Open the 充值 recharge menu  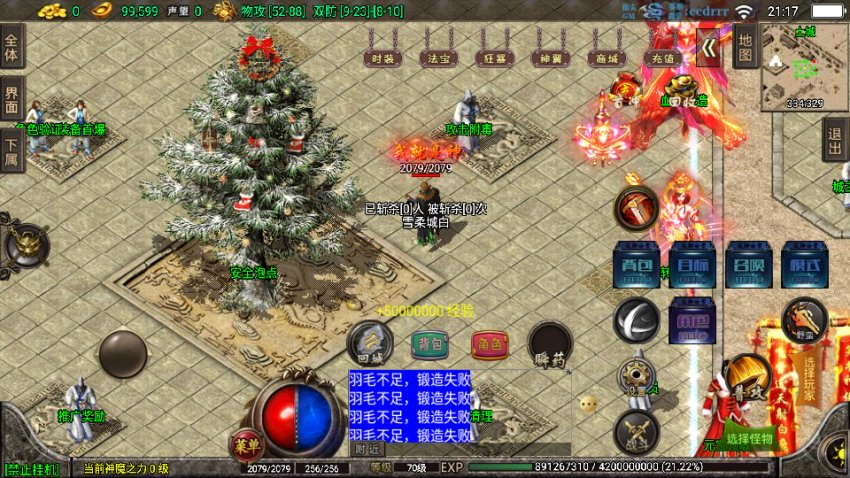660,59
